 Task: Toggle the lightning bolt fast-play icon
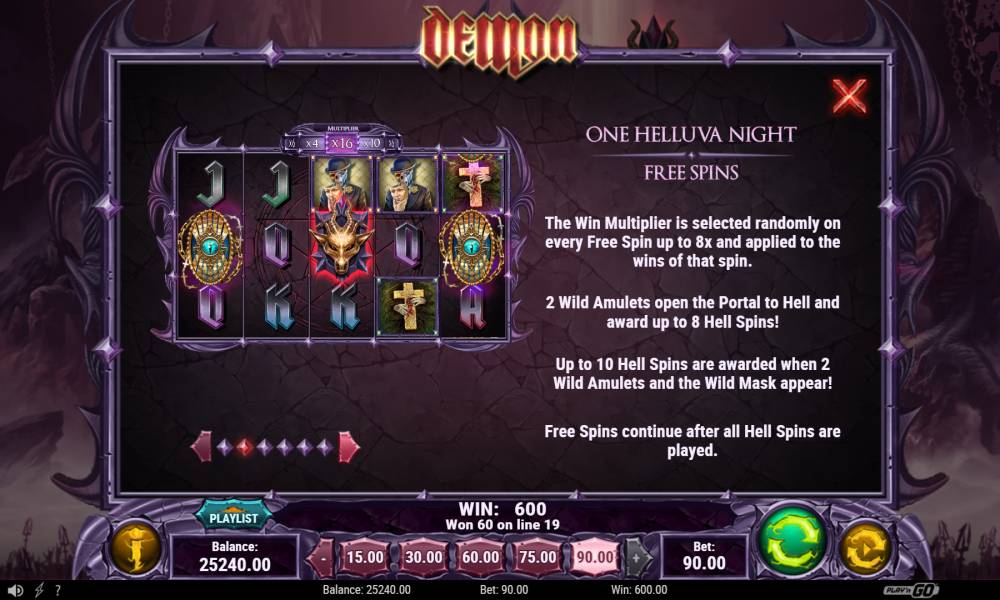(x=38, y=590)
